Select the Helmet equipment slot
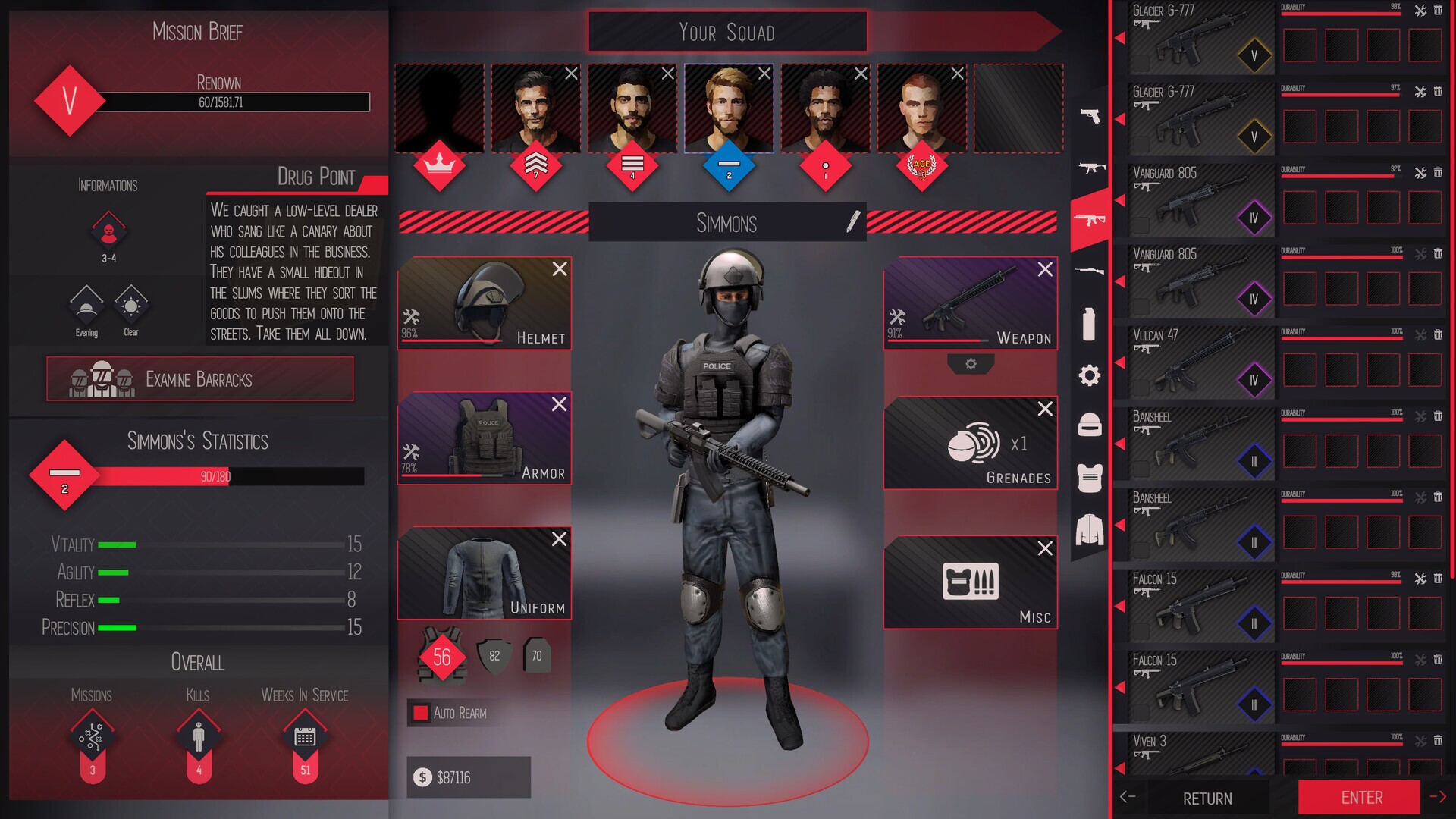This screenshot has width=1456, height=819. [x=484, y=303]
